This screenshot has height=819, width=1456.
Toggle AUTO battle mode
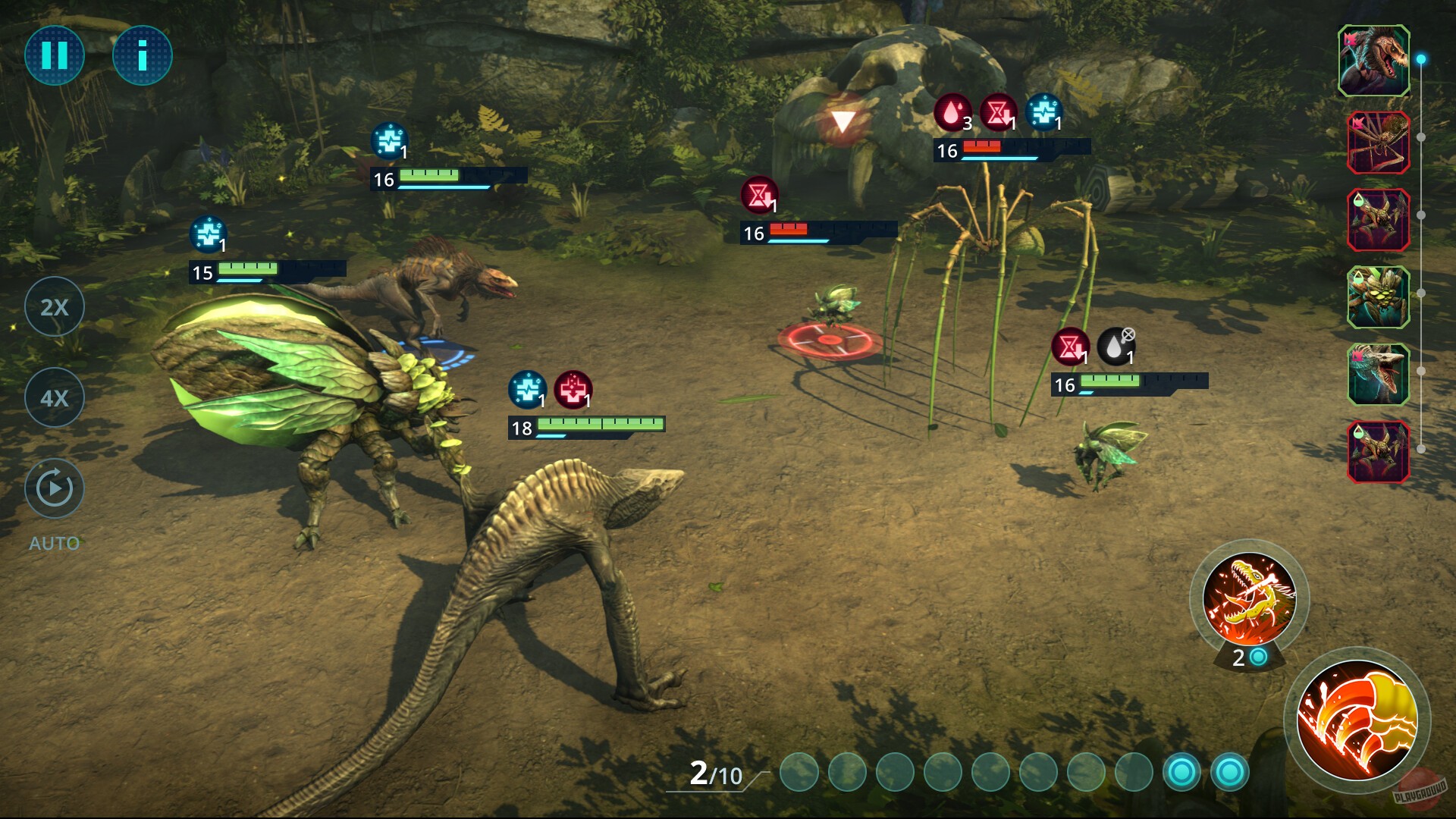[54, 489]
